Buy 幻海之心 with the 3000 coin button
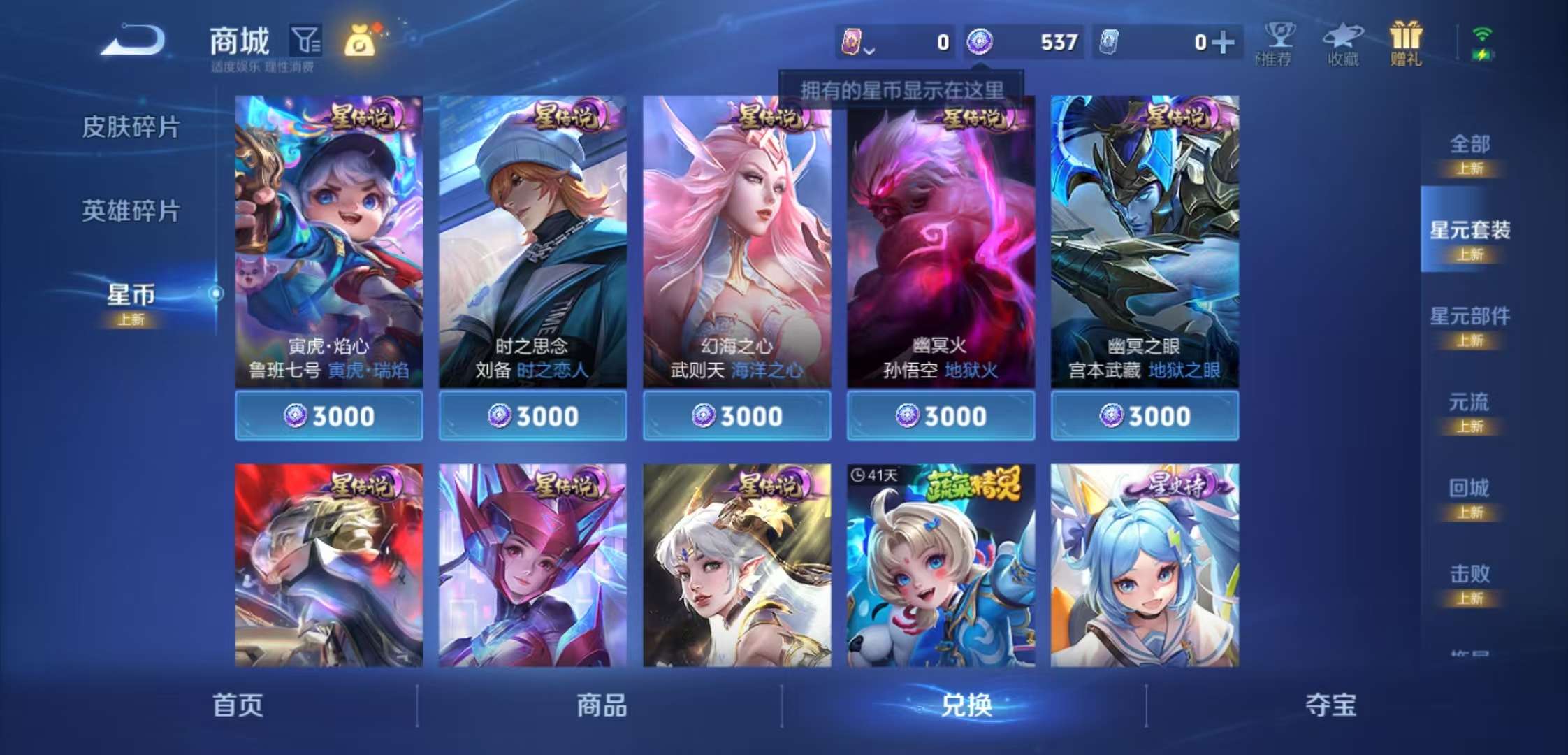 736,415
